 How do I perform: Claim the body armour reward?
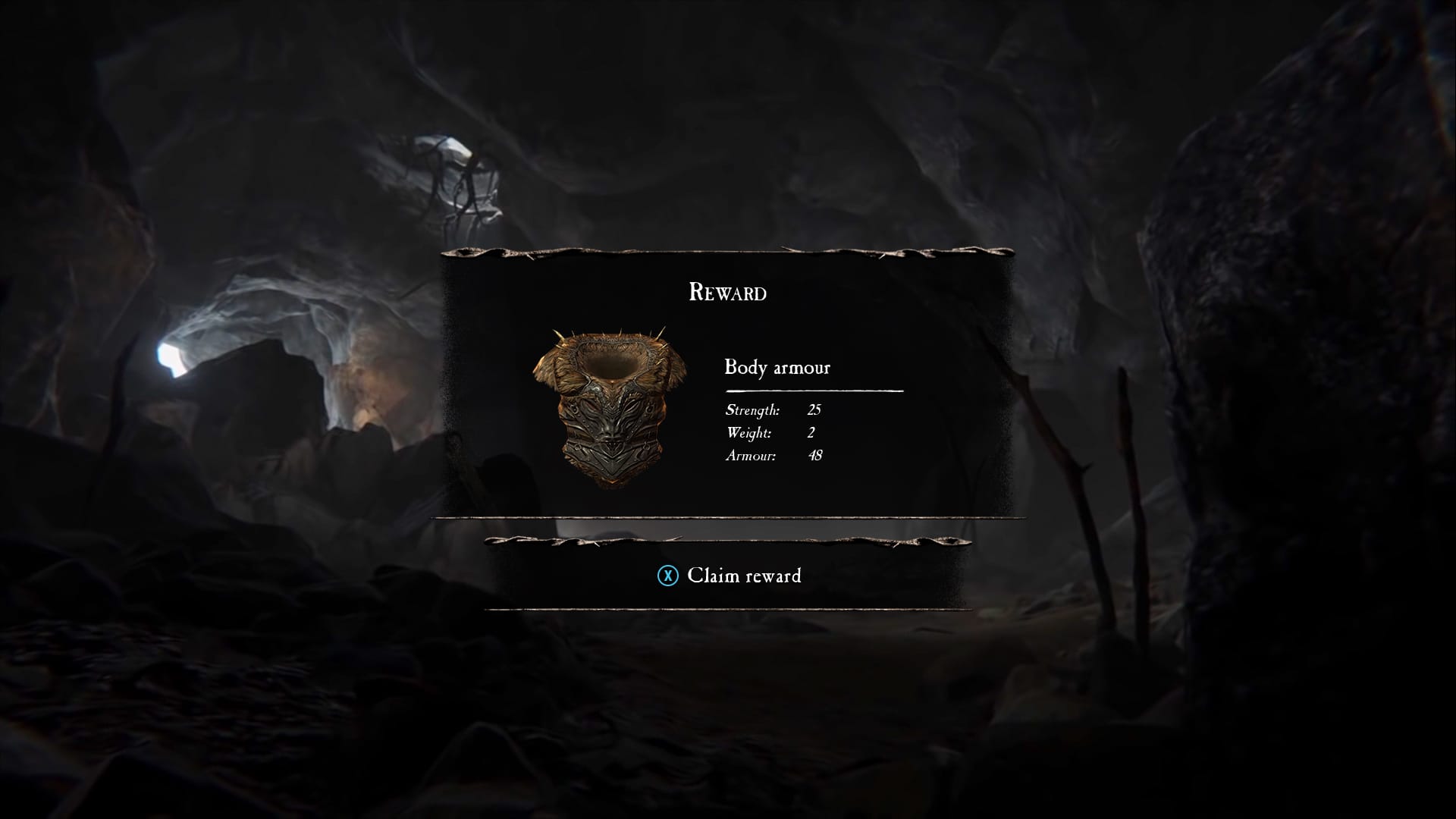(x=729, y=576)
